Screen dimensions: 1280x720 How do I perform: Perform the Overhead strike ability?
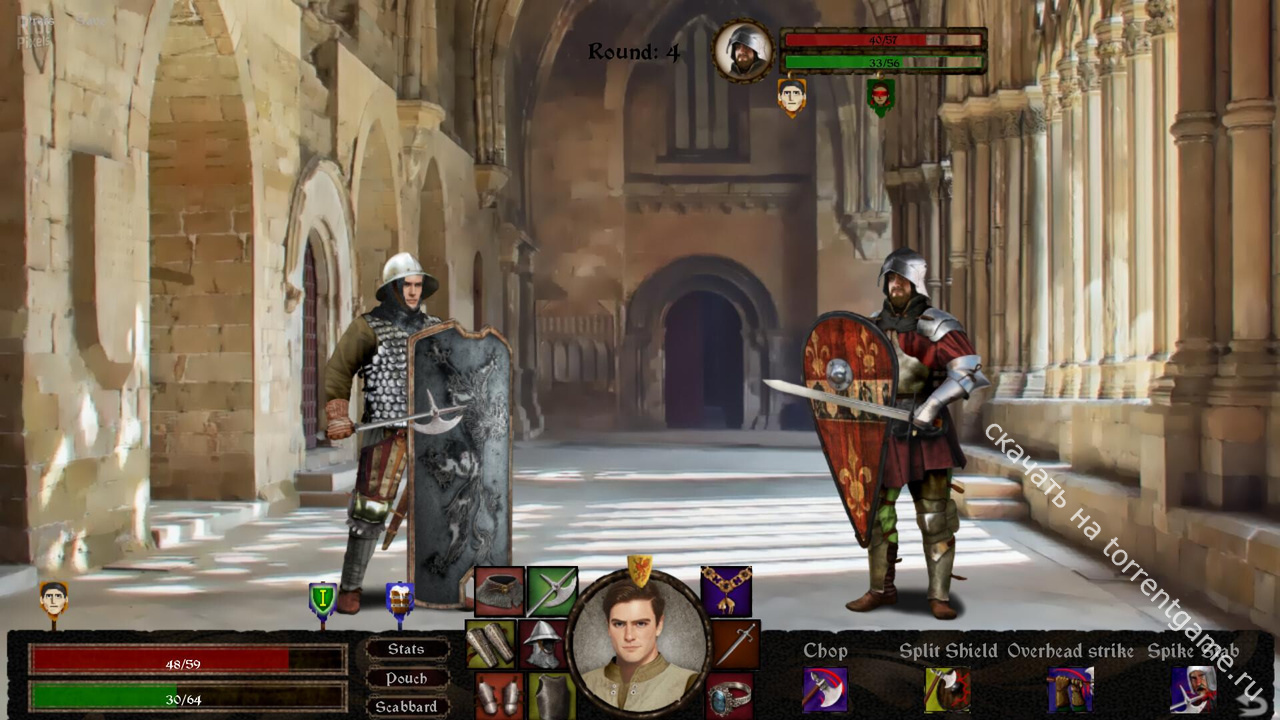point(1069,689)
